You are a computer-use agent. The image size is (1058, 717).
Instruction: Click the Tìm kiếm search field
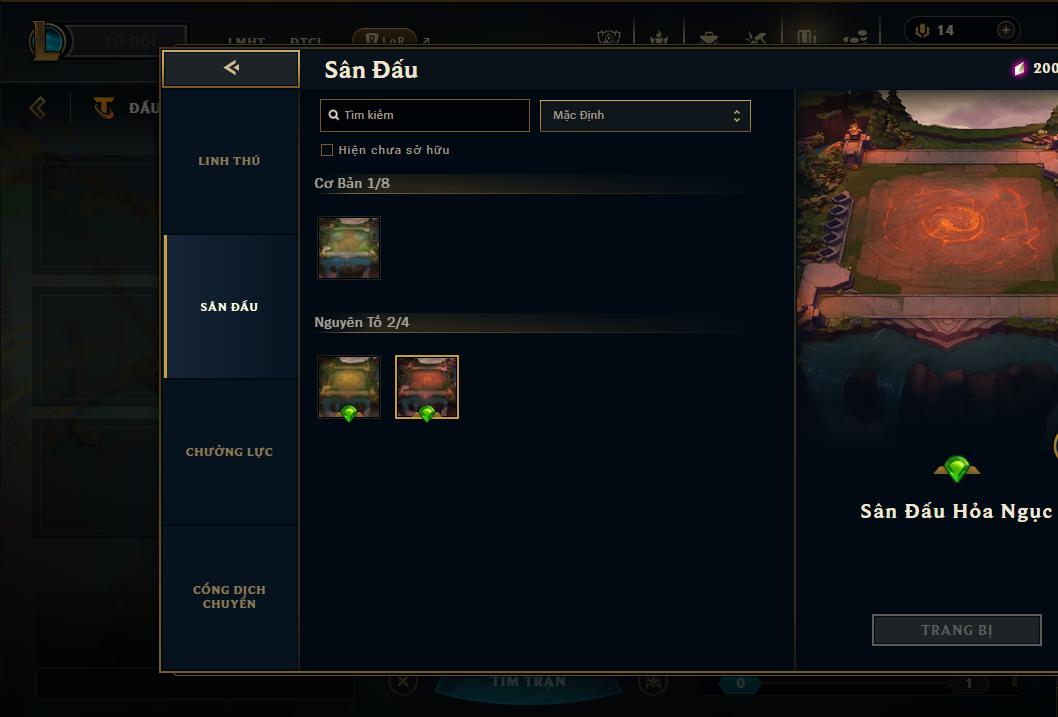point(425,115)
